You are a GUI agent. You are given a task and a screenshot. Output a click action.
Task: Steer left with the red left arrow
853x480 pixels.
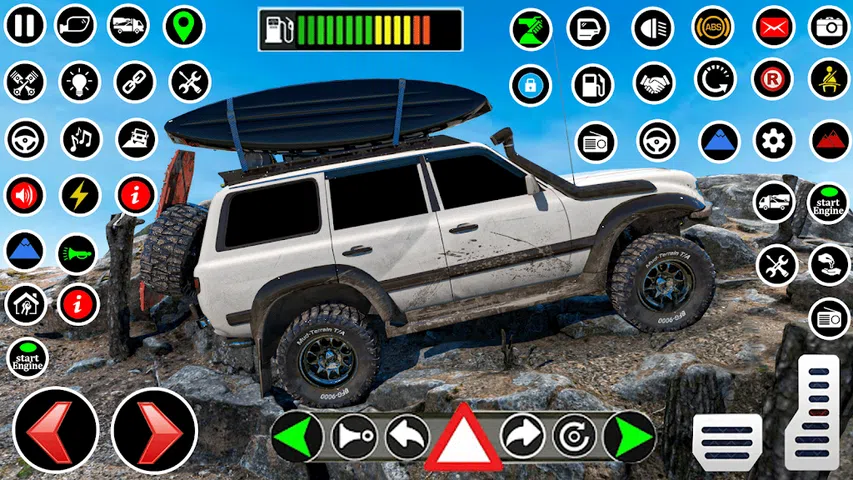[x=55, y=430]
